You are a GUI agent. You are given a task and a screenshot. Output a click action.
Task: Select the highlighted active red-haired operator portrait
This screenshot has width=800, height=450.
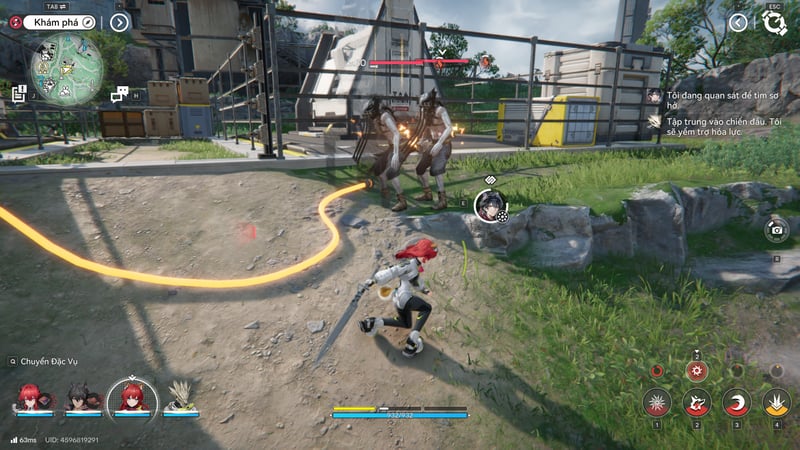point(131,397)
